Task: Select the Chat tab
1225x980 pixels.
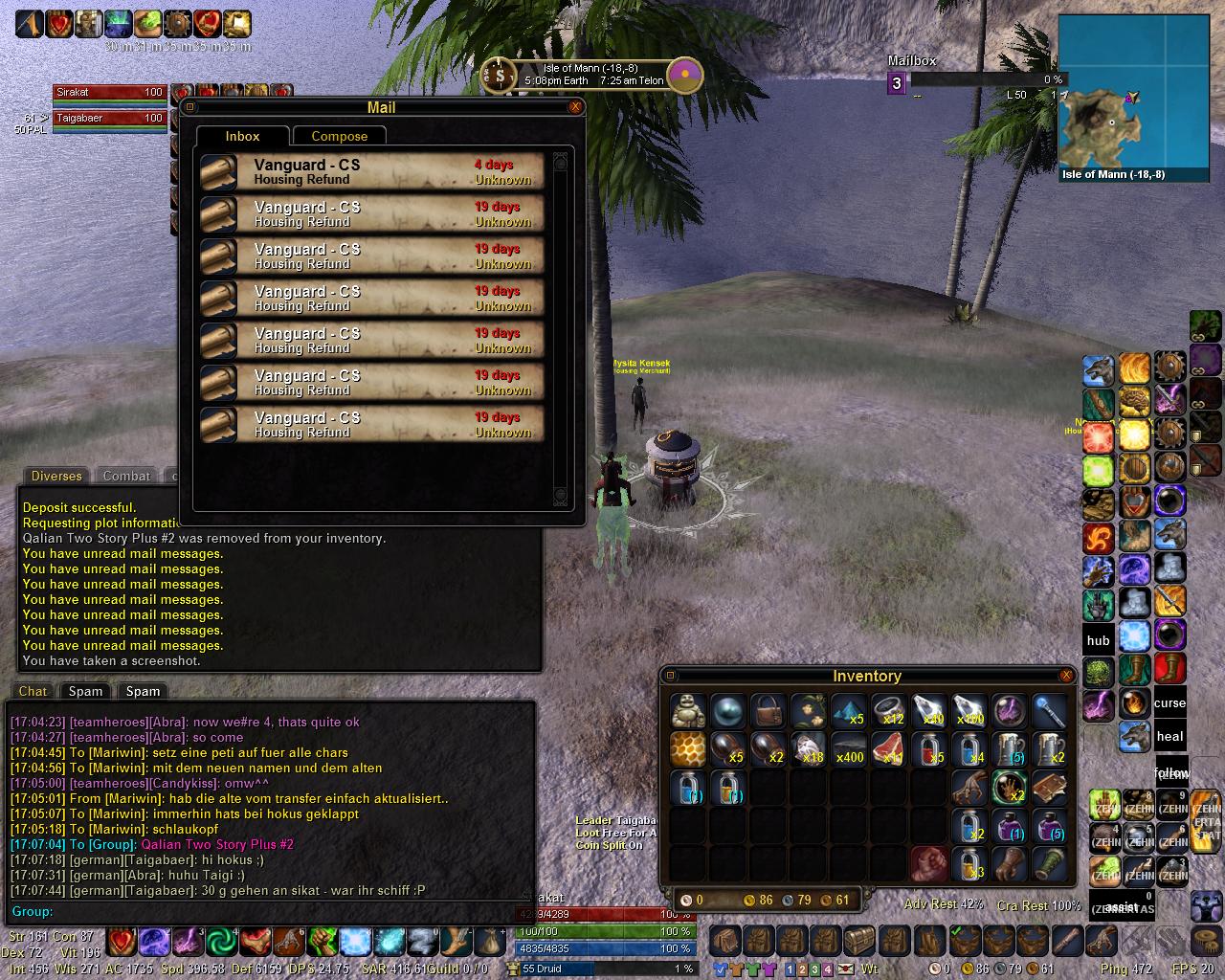Action: pos(33,691)
